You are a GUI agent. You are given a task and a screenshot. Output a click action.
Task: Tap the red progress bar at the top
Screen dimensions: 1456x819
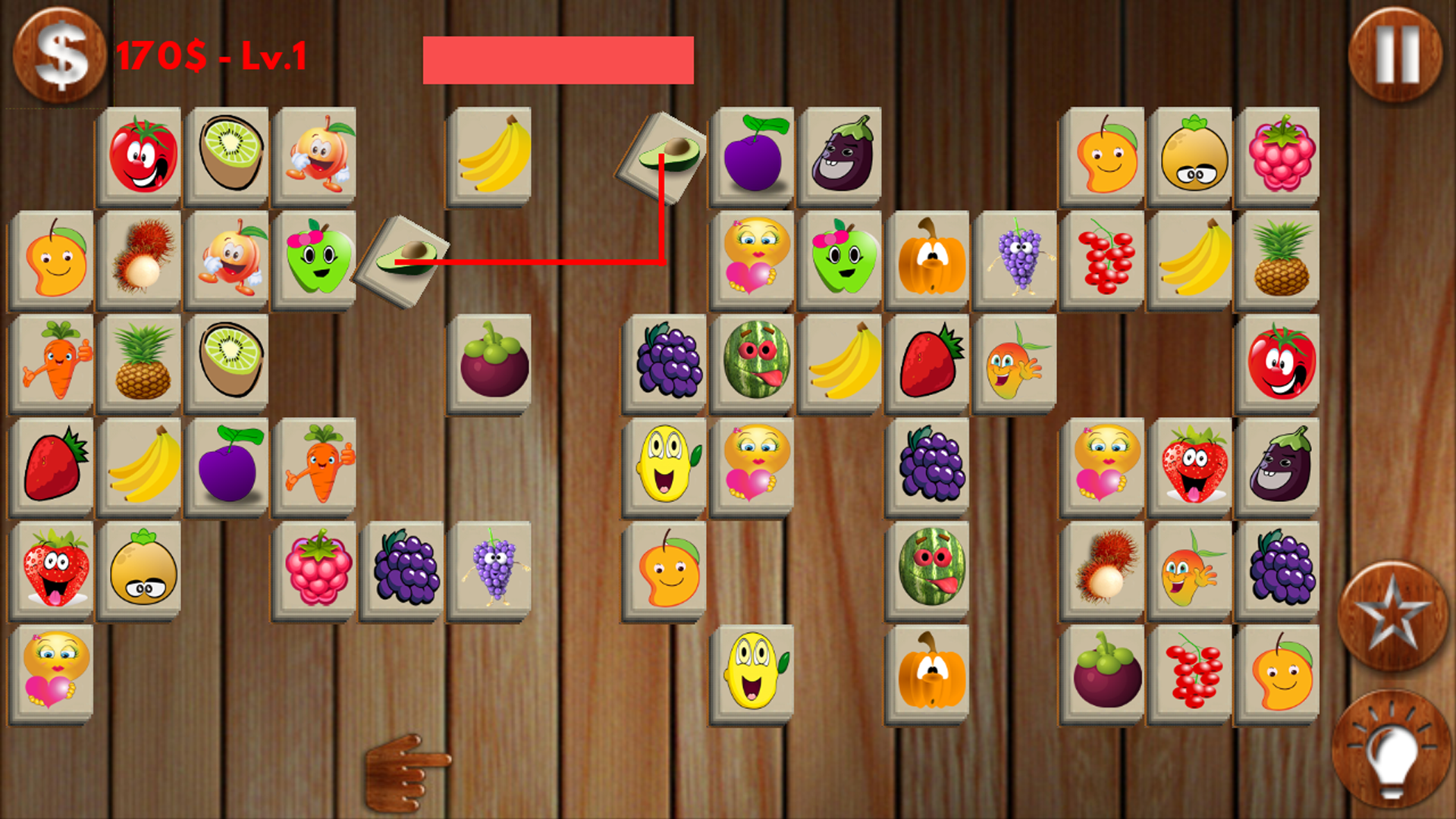tap(559, 61)
